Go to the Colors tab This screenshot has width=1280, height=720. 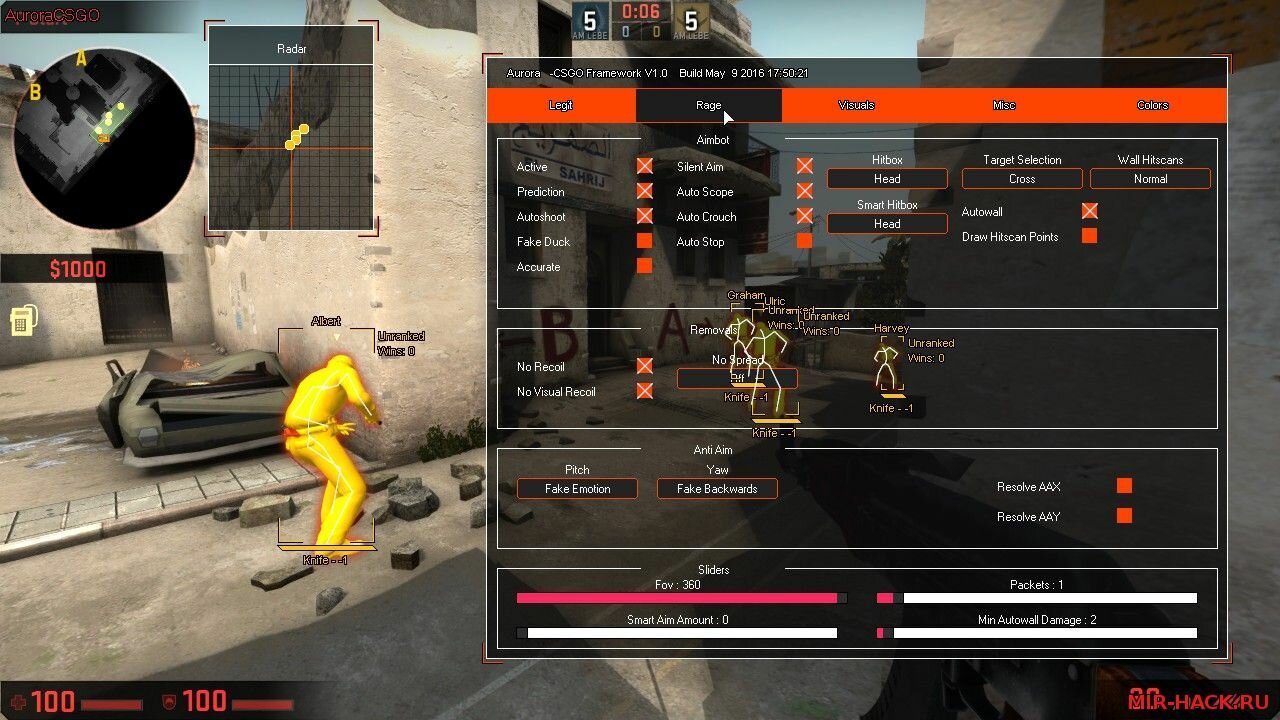[x=1152, y=105]
